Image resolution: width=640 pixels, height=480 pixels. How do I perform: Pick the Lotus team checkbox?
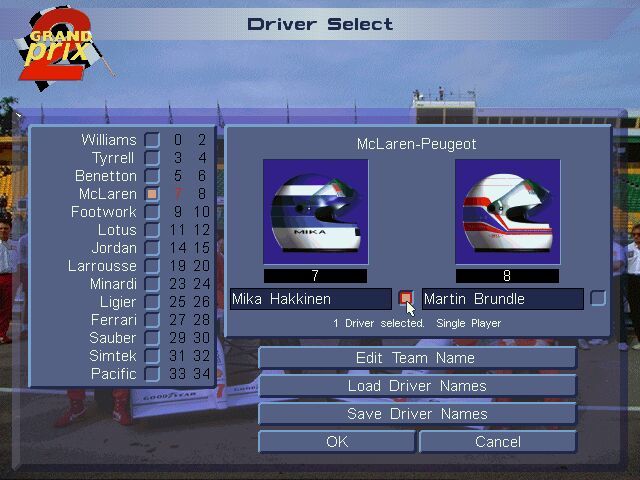152,230
